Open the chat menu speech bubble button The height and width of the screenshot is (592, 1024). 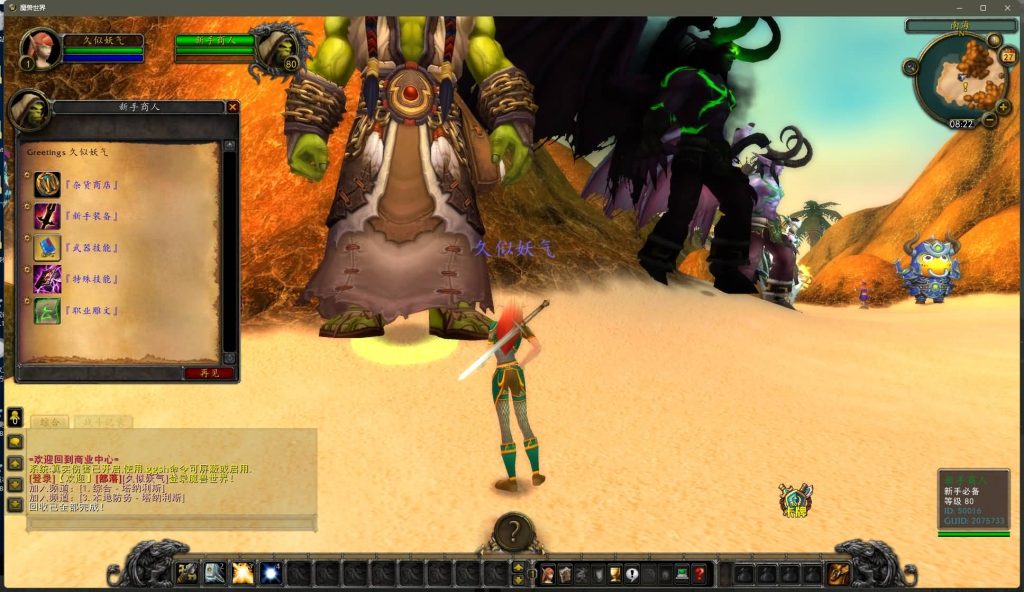click(x=15, y=441)
